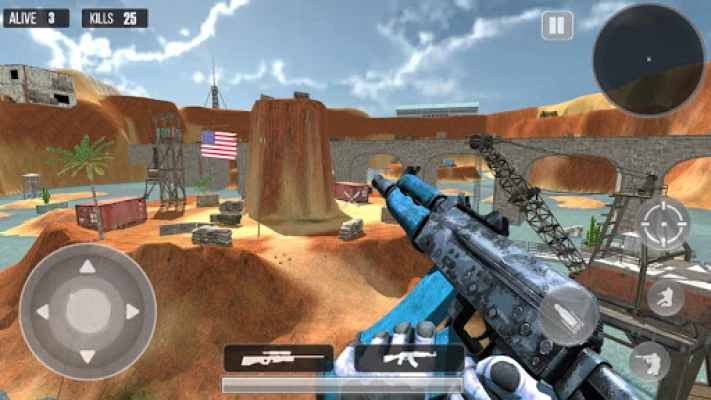Tap the right arrow on the movement joystick
This screenshot has width=711, height=400.
(133, 312)
